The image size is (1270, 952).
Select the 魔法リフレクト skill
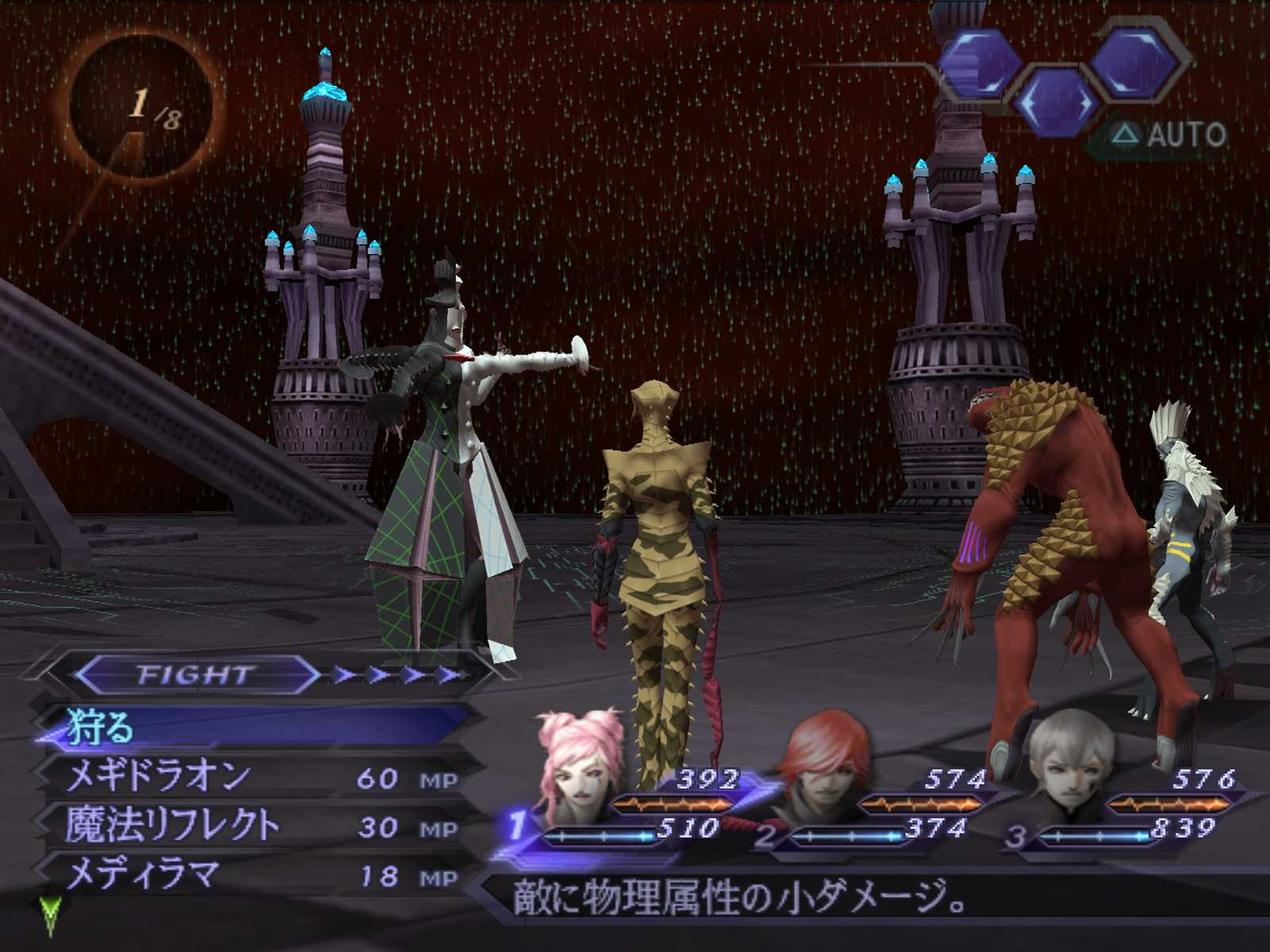tap(173, 825)
